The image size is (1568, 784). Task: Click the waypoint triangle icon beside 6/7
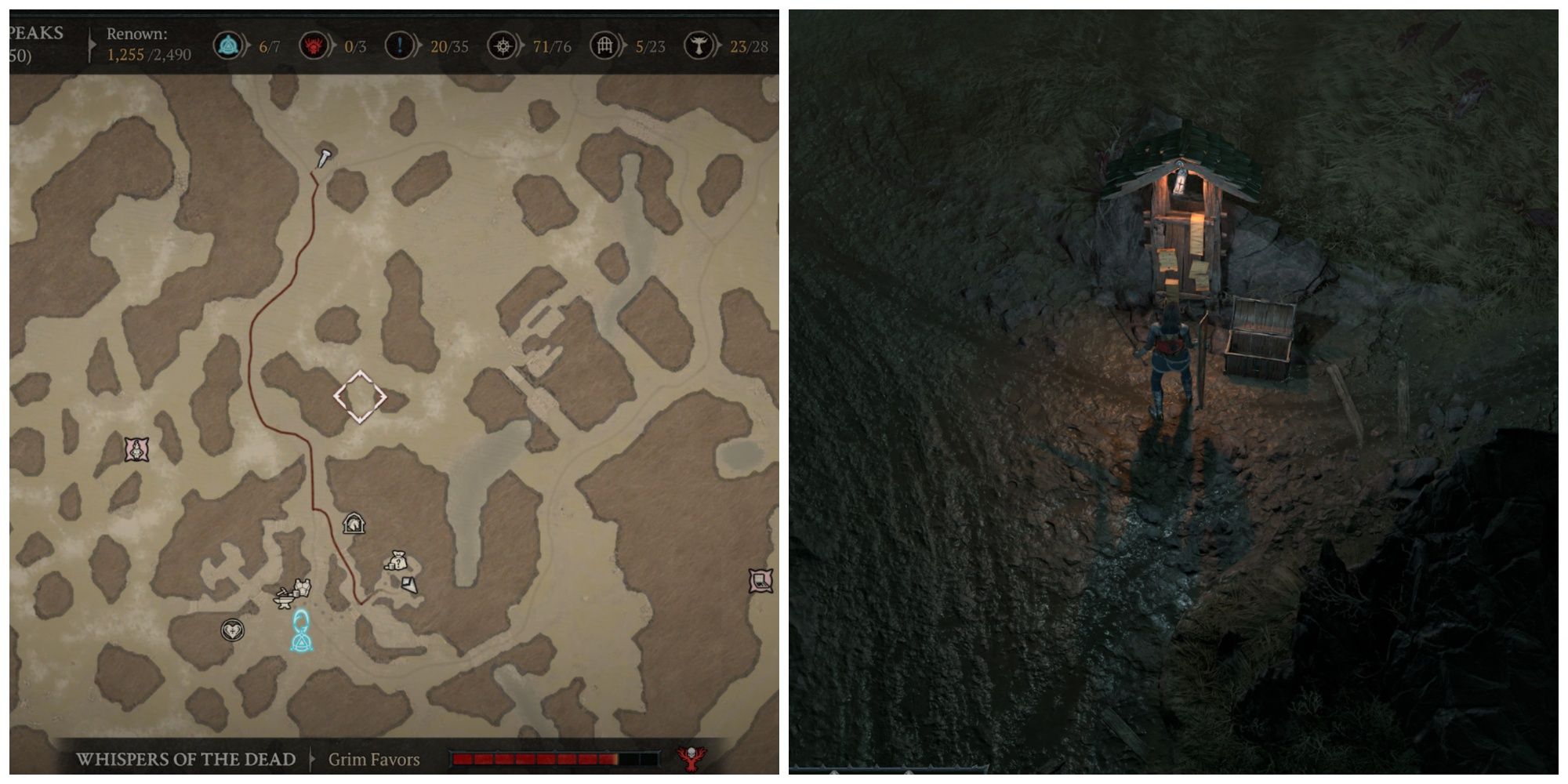click(x=228, y=45)
